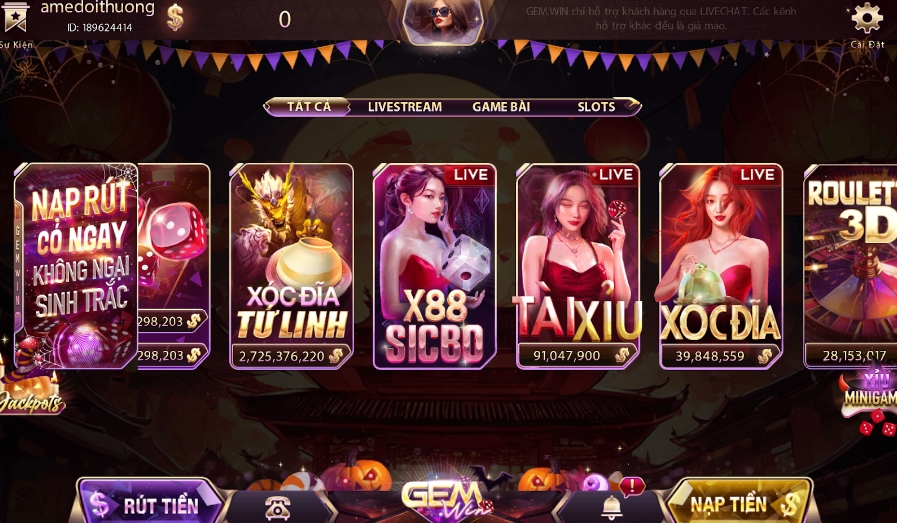Open the Xóc Đĩa Tứ Linh game
Screen dimensions: 897x523
point(292,265)
